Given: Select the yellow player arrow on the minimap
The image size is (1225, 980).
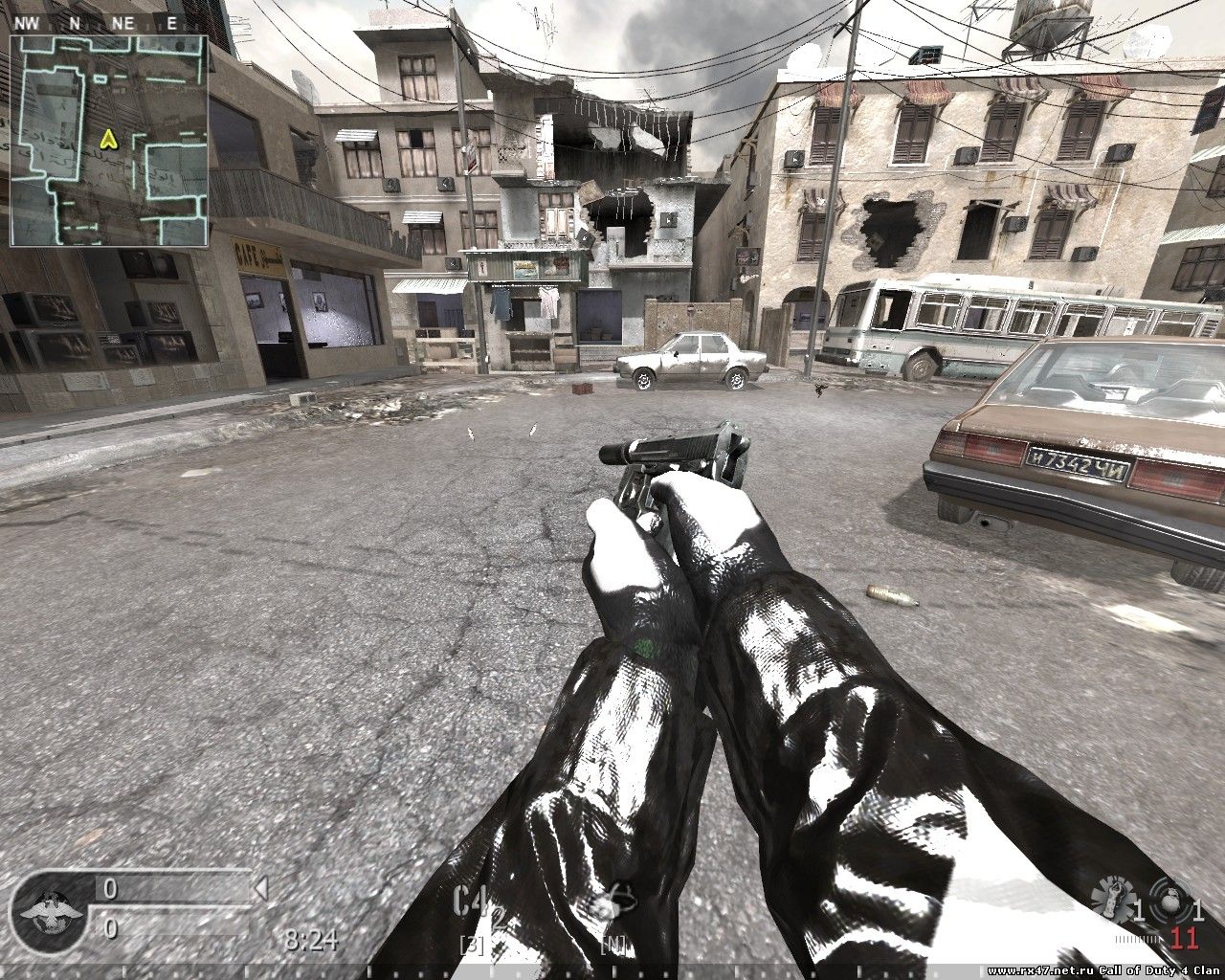Looking at the screenshot, I should point(108,140).
